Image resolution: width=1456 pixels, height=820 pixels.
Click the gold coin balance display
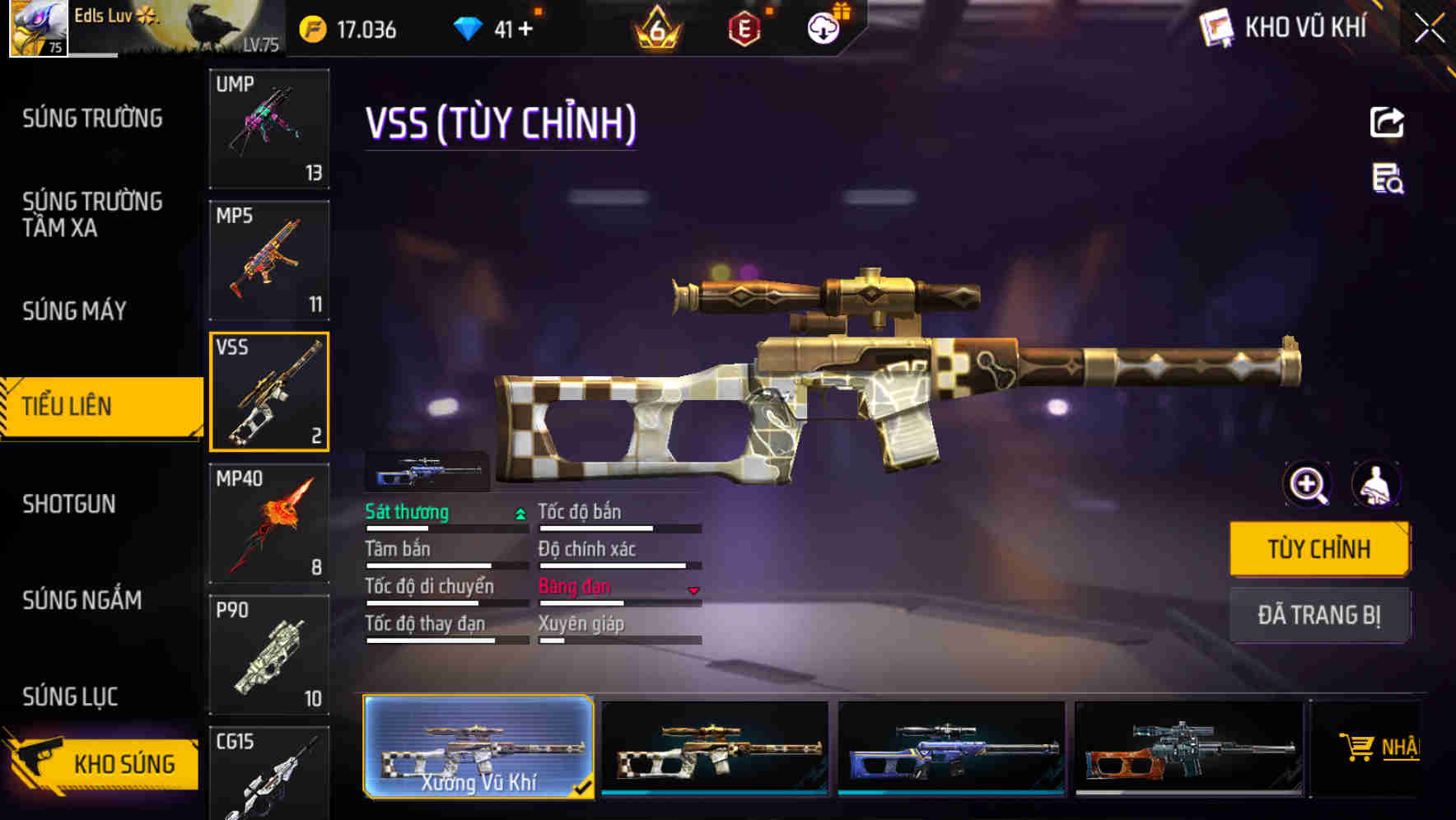[x=350, y=29]
